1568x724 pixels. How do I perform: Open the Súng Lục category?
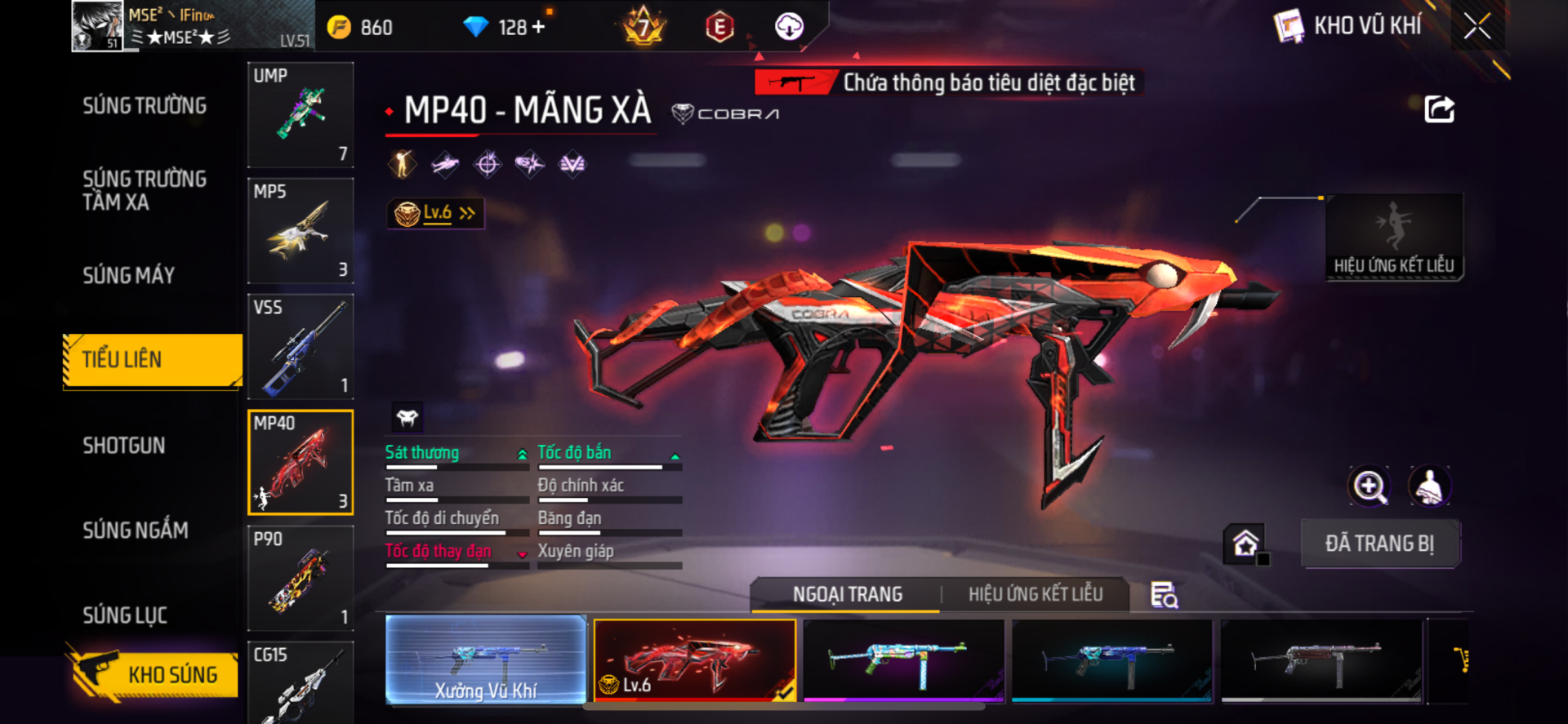click(x=125, y=615)
